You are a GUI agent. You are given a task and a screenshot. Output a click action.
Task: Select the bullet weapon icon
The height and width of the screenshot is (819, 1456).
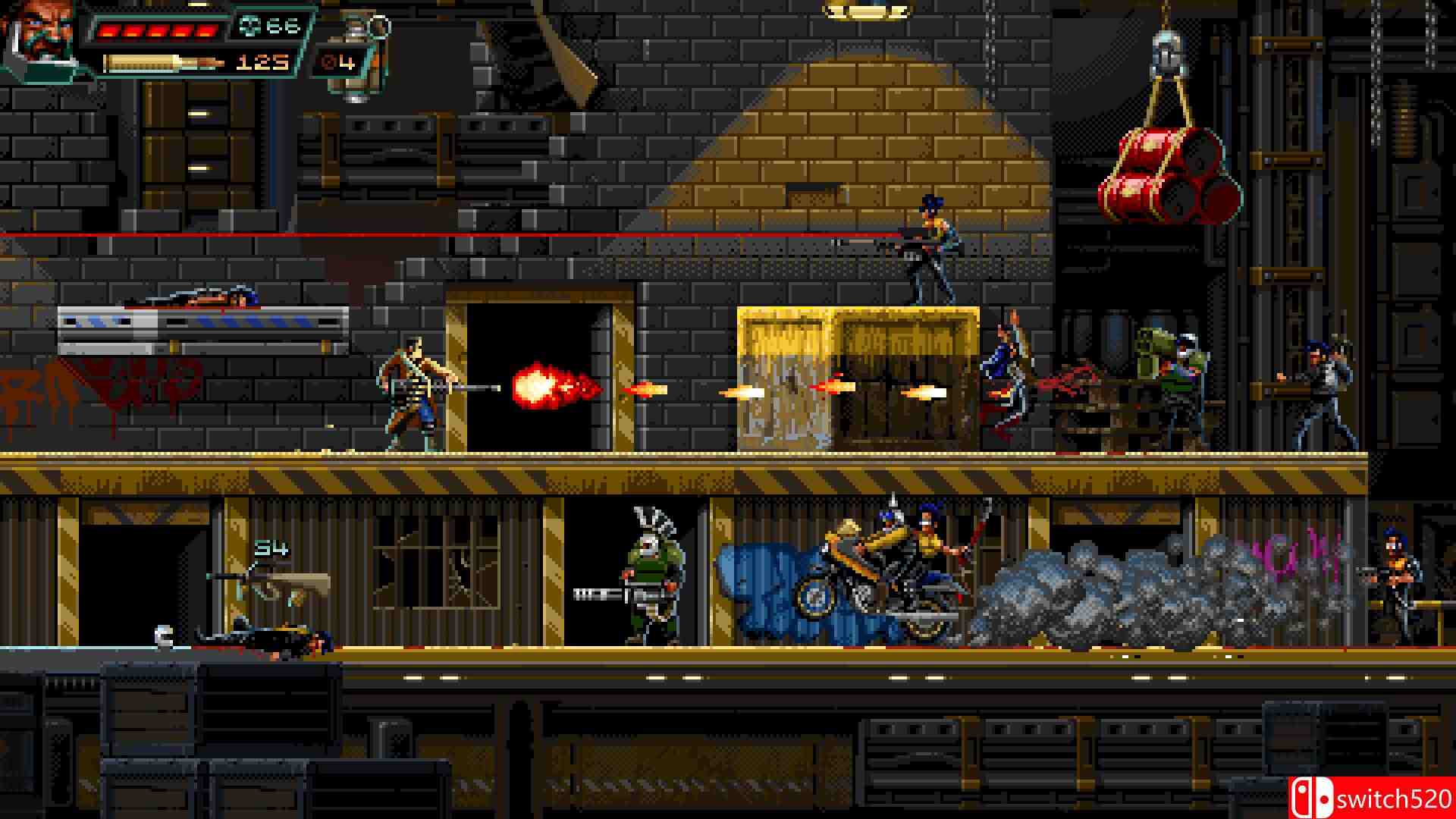[x=164, y=62]
